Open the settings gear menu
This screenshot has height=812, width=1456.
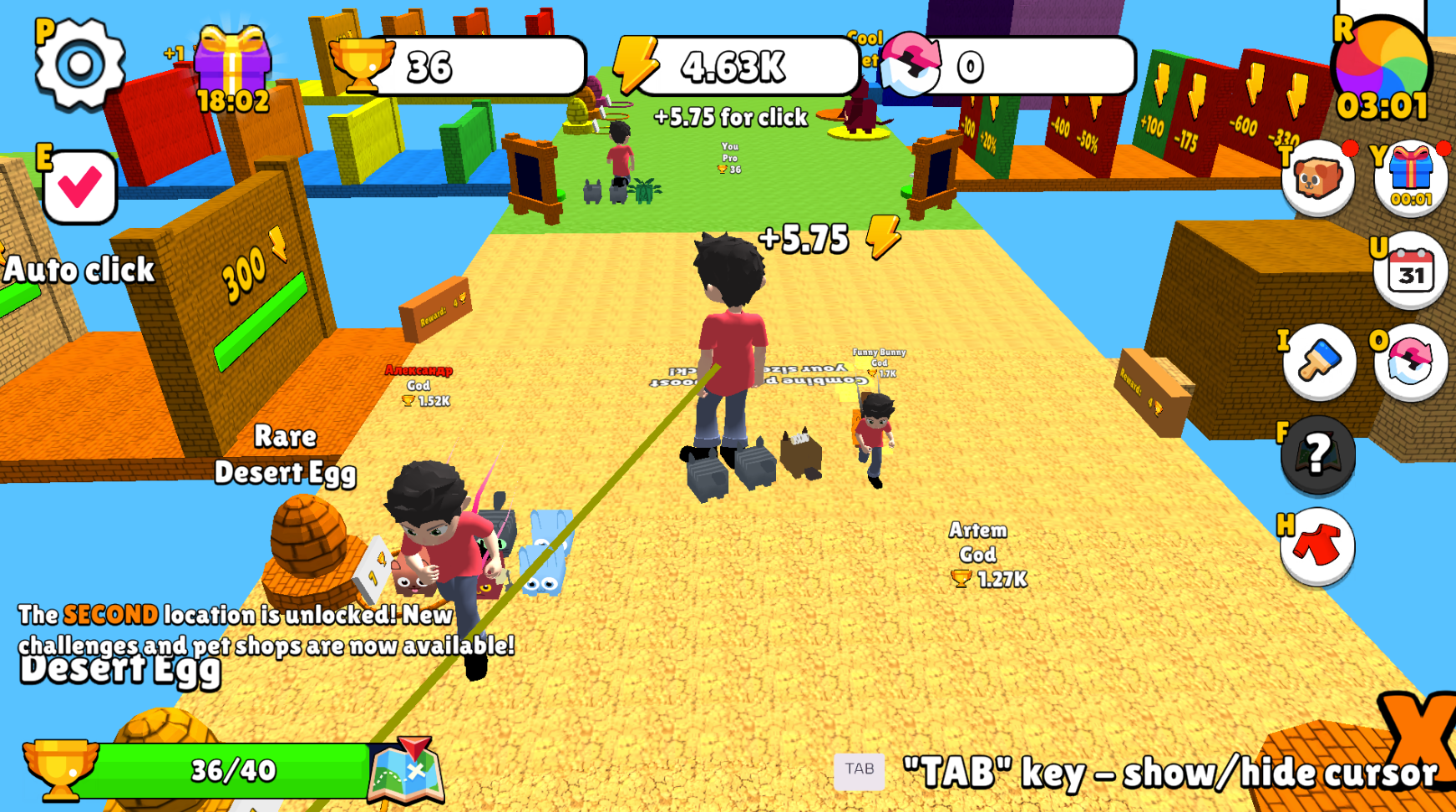[x=79, y=63]
